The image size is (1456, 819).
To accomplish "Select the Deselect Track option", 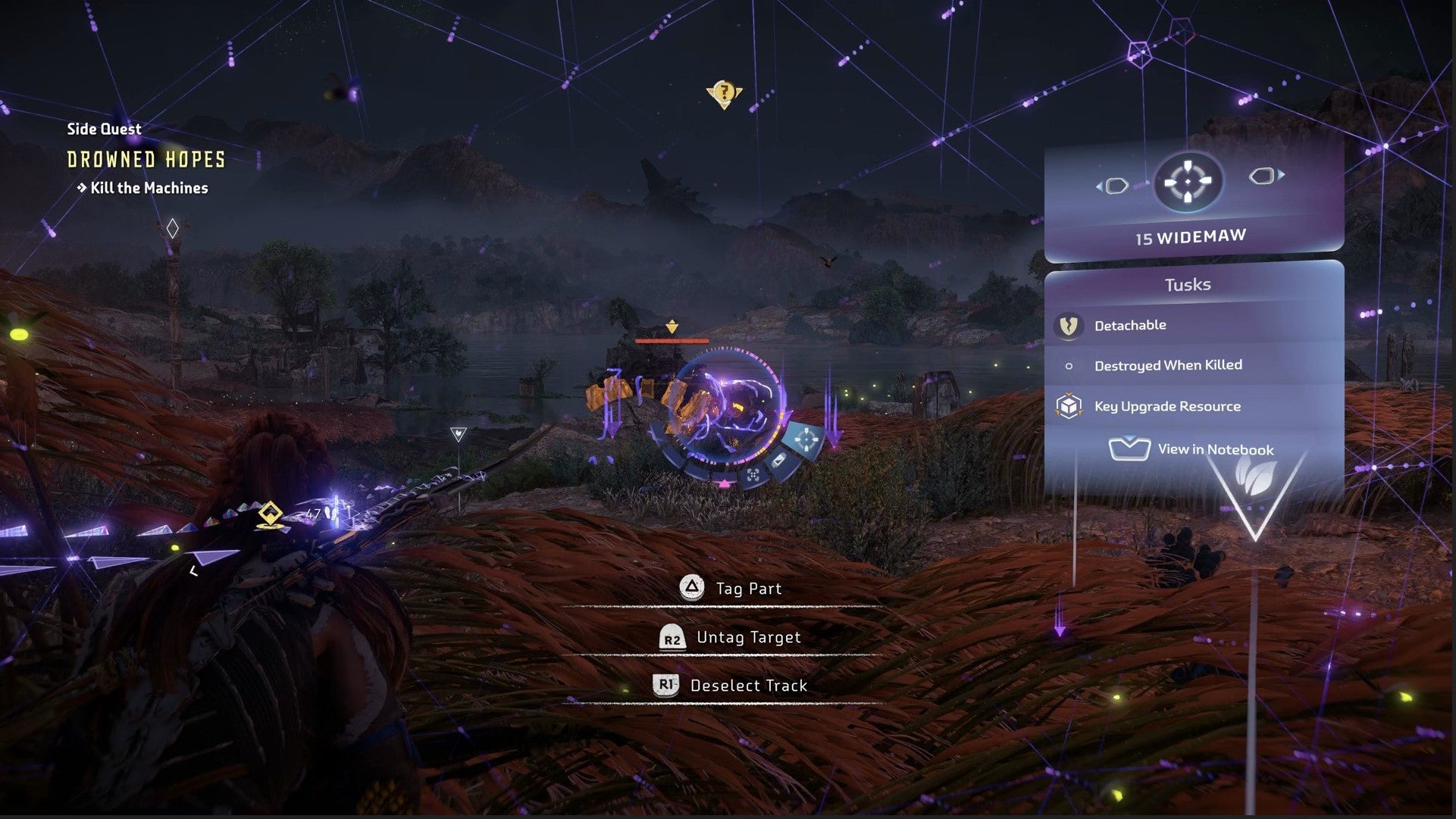I will pyautogui.click(x=731, y=686).
